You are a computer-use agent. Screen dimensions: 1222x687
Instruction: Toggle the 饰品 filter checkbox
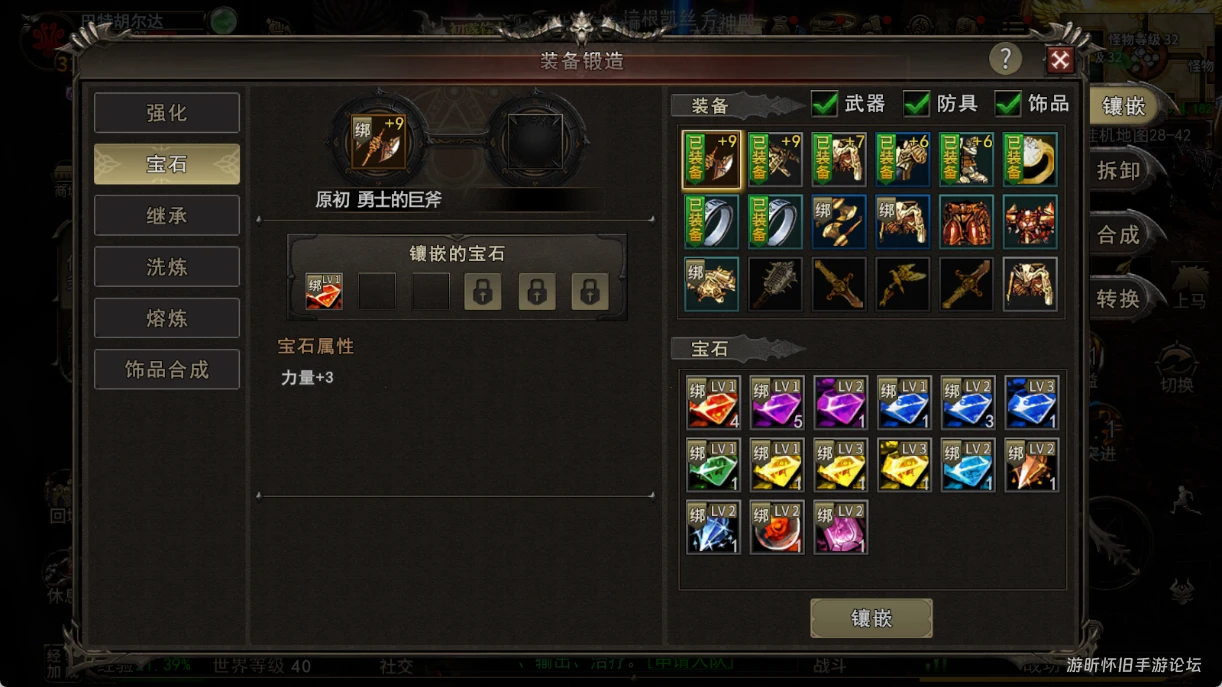pos(1008,103)
